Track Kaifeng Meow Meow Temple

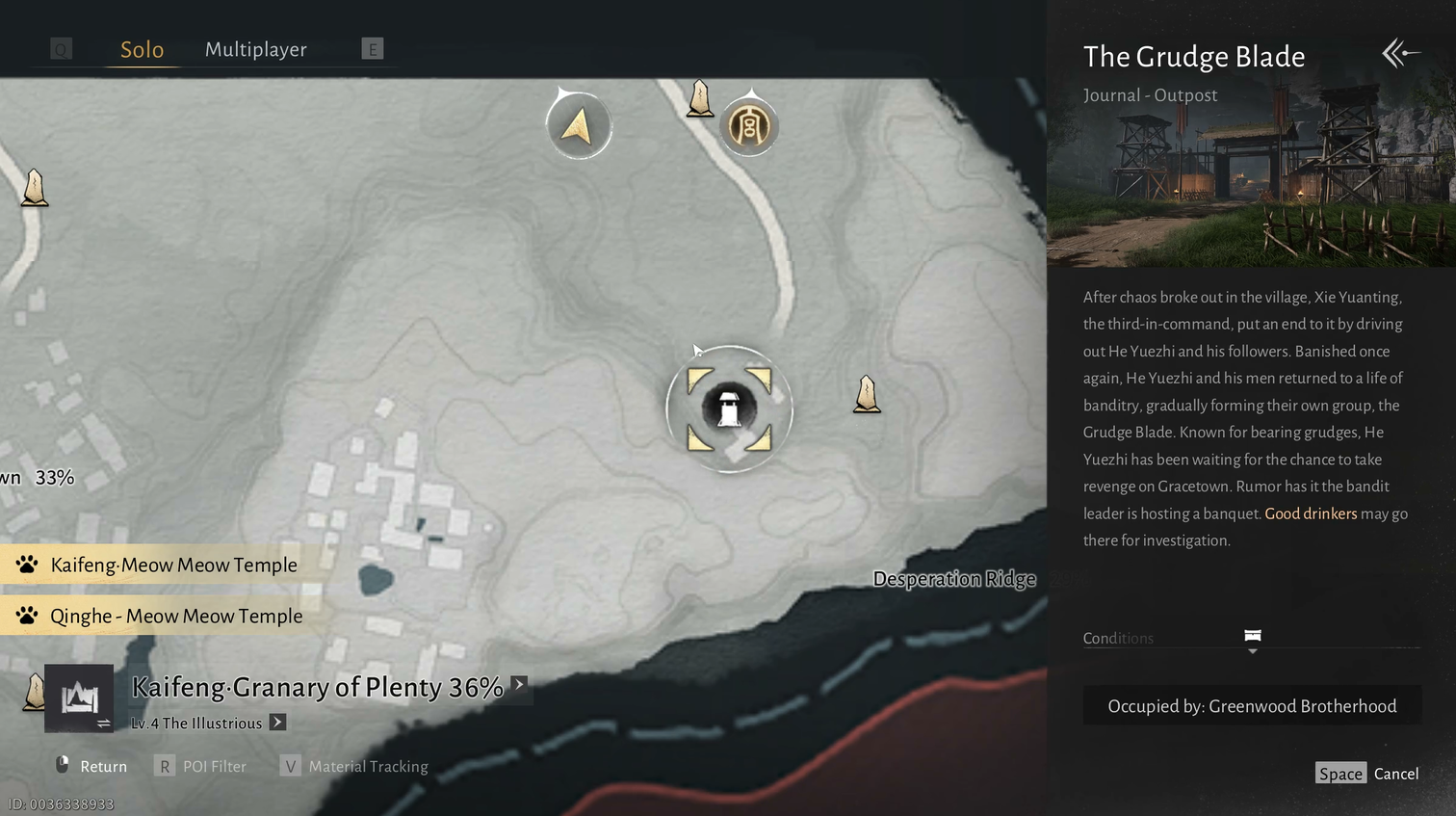173,566
